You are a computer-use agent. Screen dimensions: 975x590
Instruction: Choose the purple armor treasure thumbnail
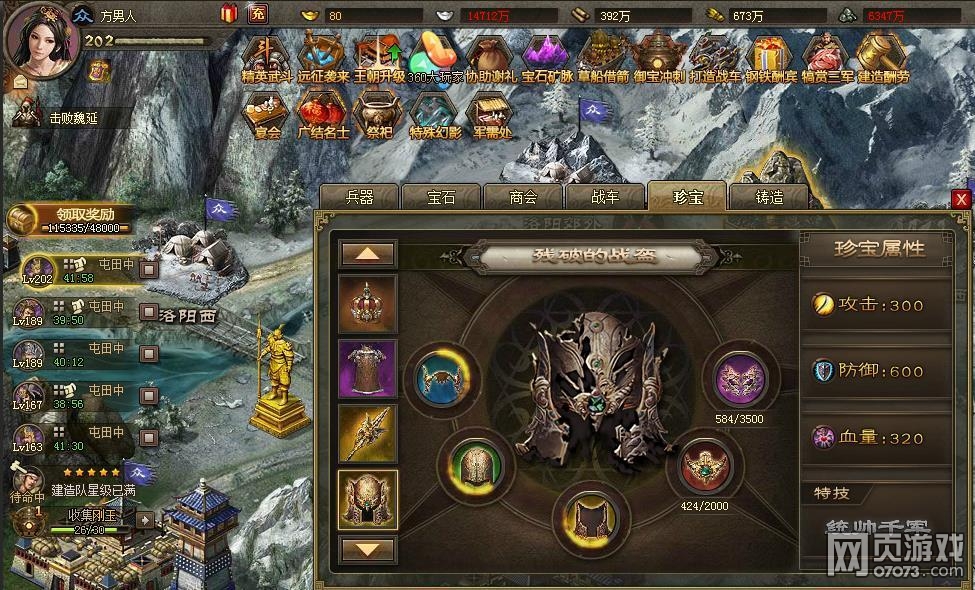(368, 369)
